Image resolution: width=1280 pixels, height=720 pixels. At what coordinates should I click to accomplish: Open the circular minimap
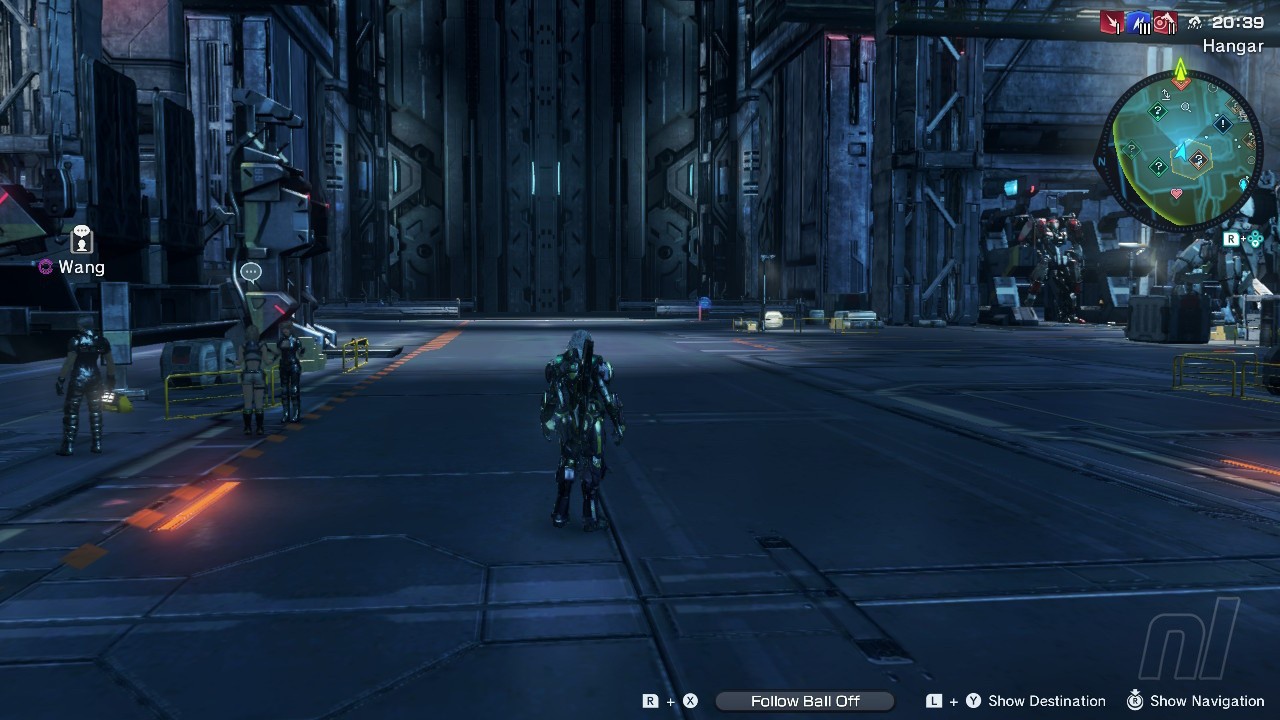coord(1180,150)
